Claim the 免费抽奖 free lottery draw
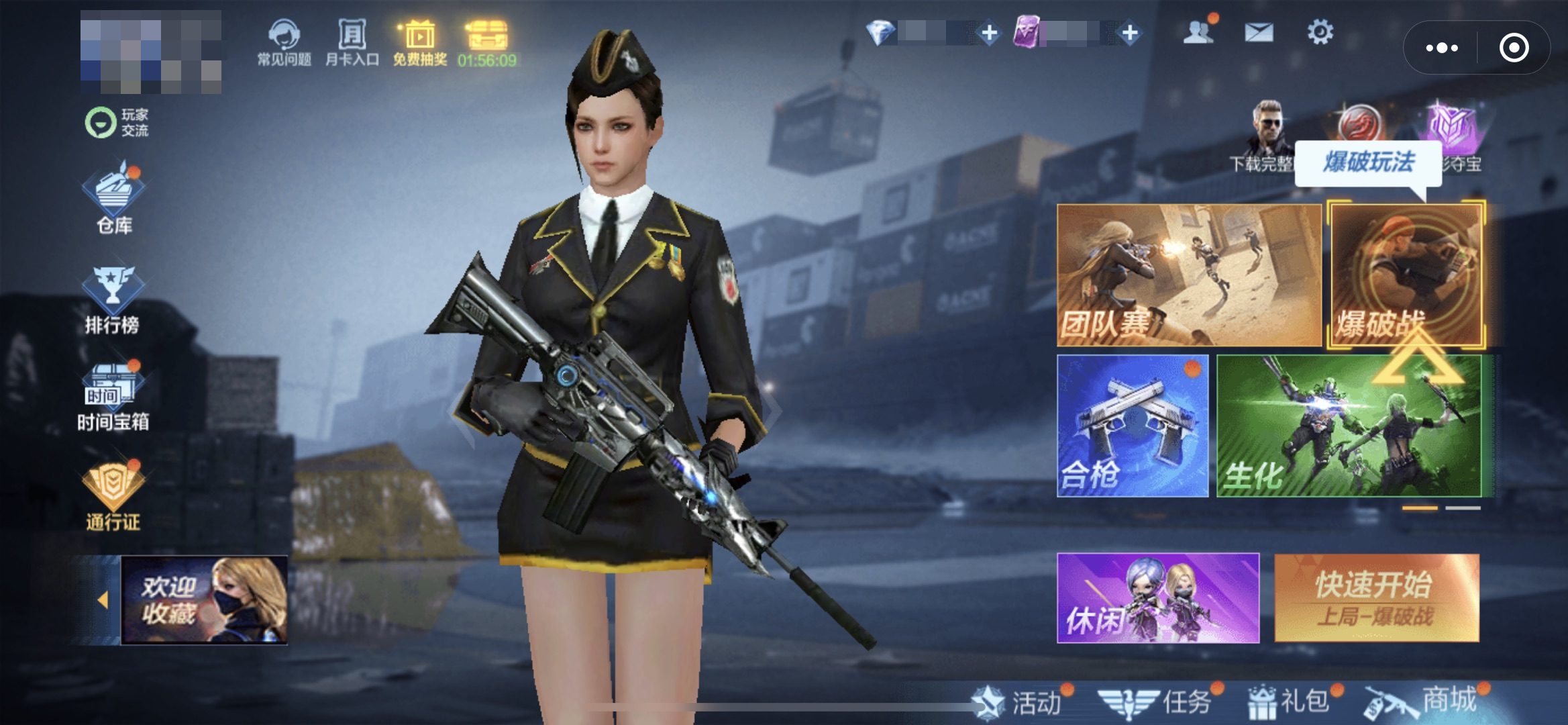The width and height of the screenshot is (1568, 725). tap(419, 42)
